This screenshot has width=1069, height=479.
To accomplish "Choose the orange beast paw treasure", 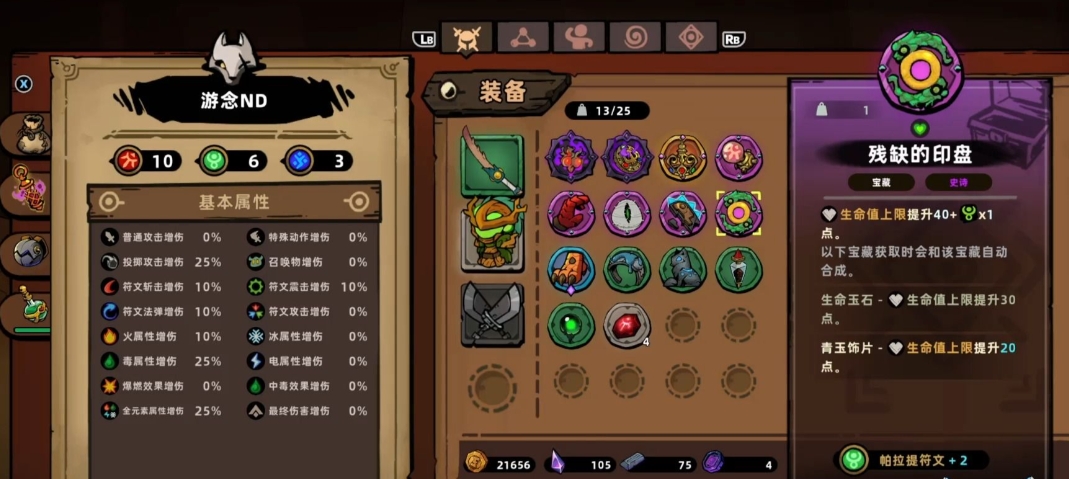I will pyautogui.click(x=571, y=269).
